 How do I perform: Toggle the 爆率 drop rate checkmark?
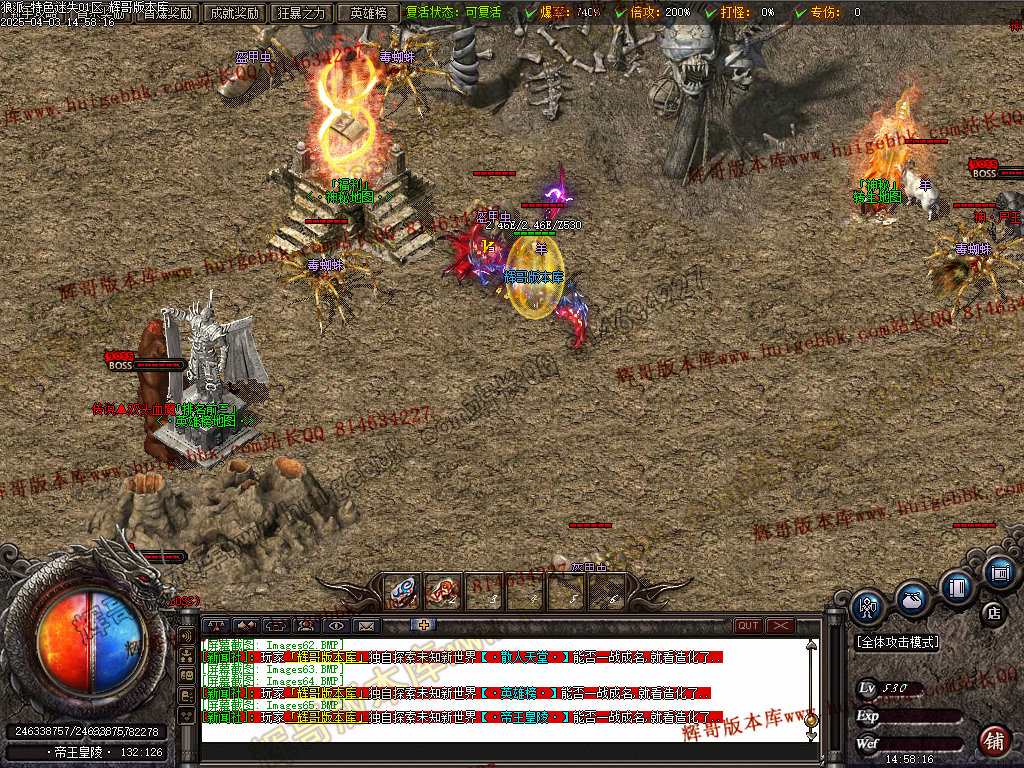(x=530, y=13)
